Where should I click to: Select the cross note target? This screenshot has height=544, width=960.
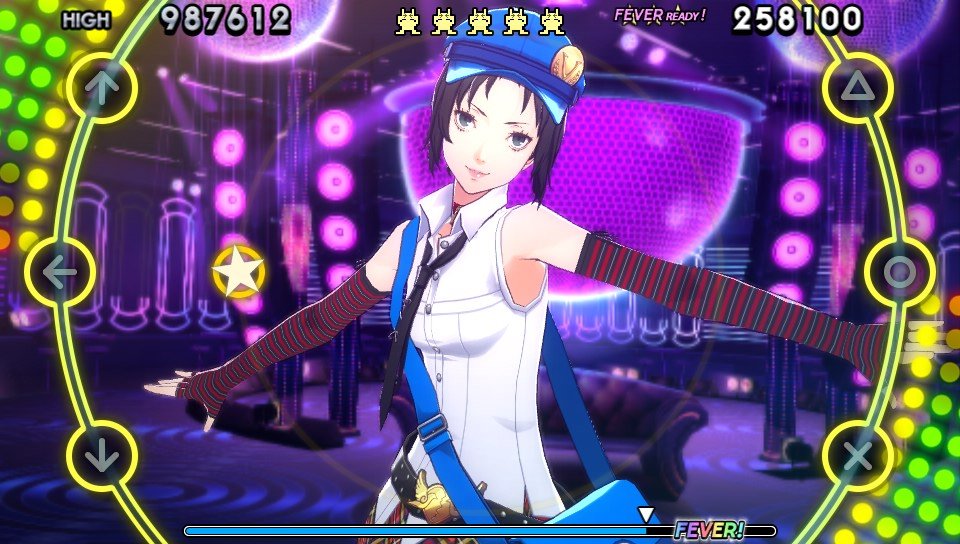point(857,456)
